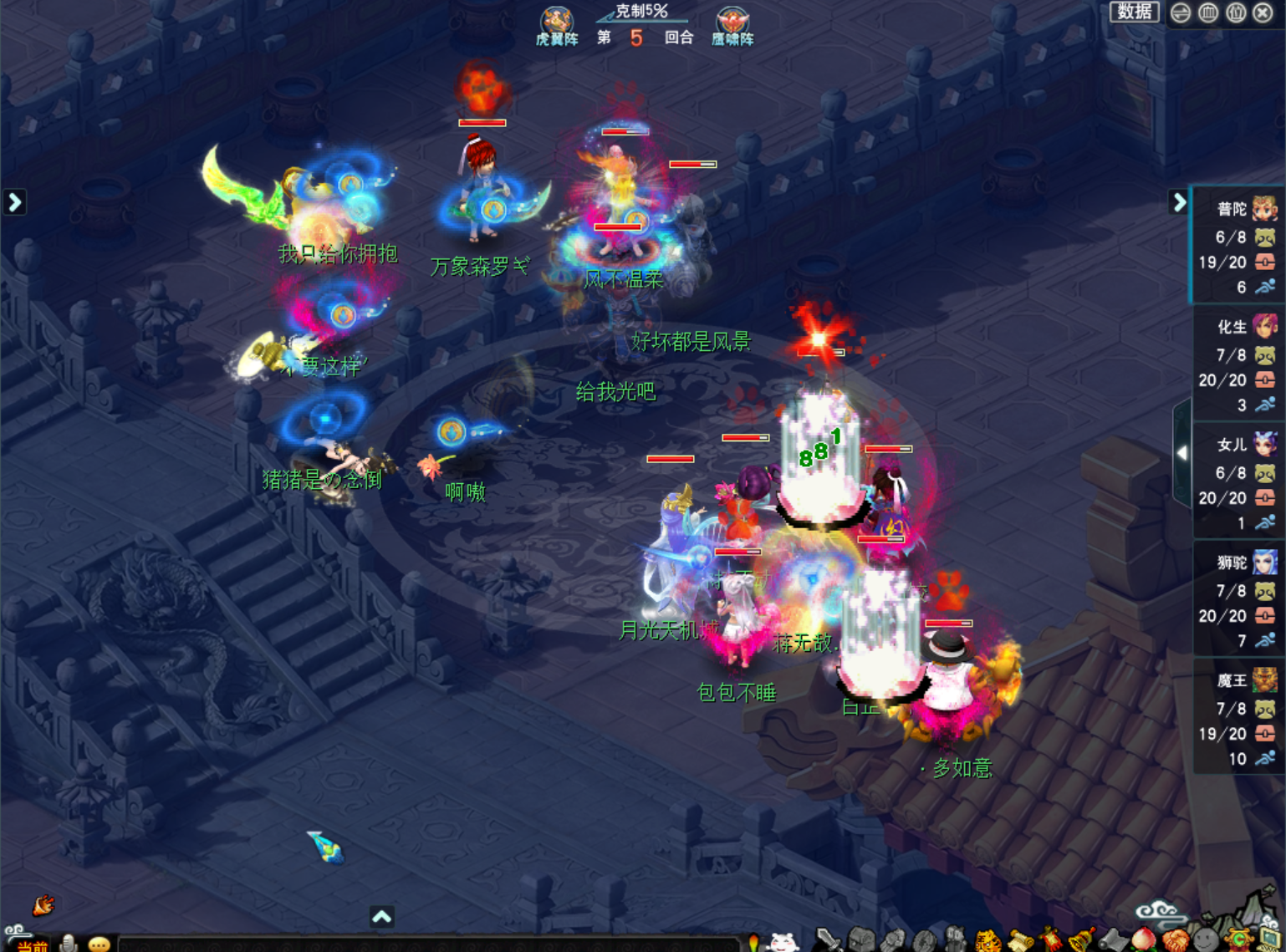Image resolution: width=1286 pixels, height=952 pixels.
Task: Expand chat with the up arrow button
Action: point(382,917)
